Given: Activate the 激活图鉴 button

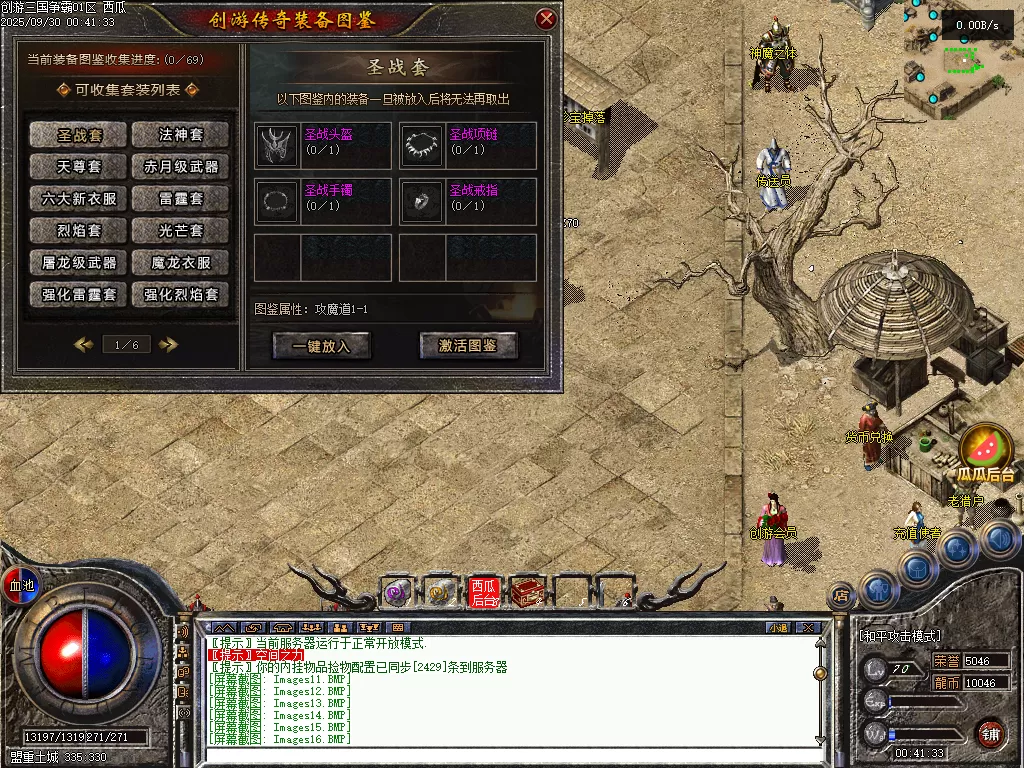Looking at the screenshot, I should [x=468, y=346].
